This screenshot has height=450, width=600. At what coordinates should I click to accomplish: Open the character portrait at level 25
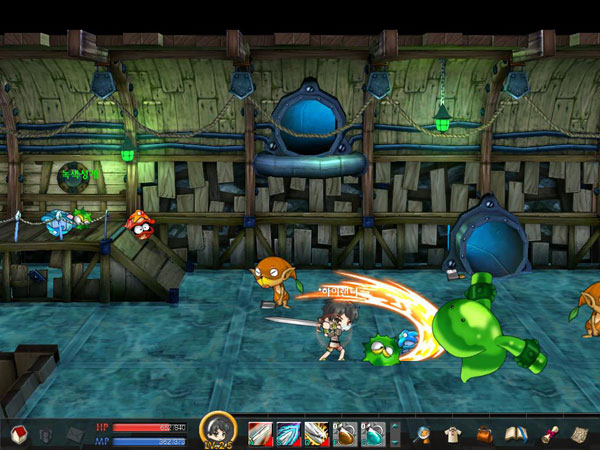pos(218,430)
